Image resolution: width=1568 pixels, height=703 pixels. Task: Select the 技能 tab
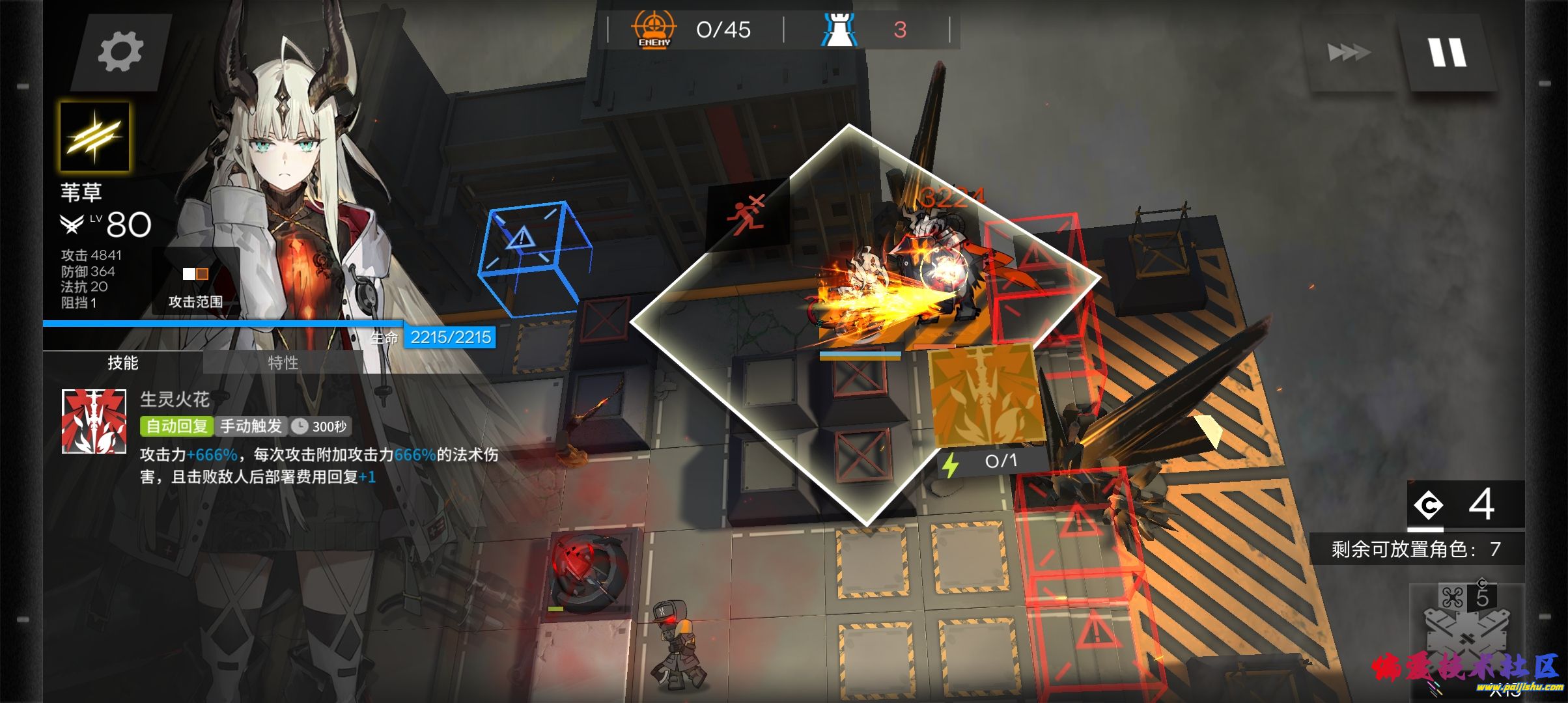[123, 363]
